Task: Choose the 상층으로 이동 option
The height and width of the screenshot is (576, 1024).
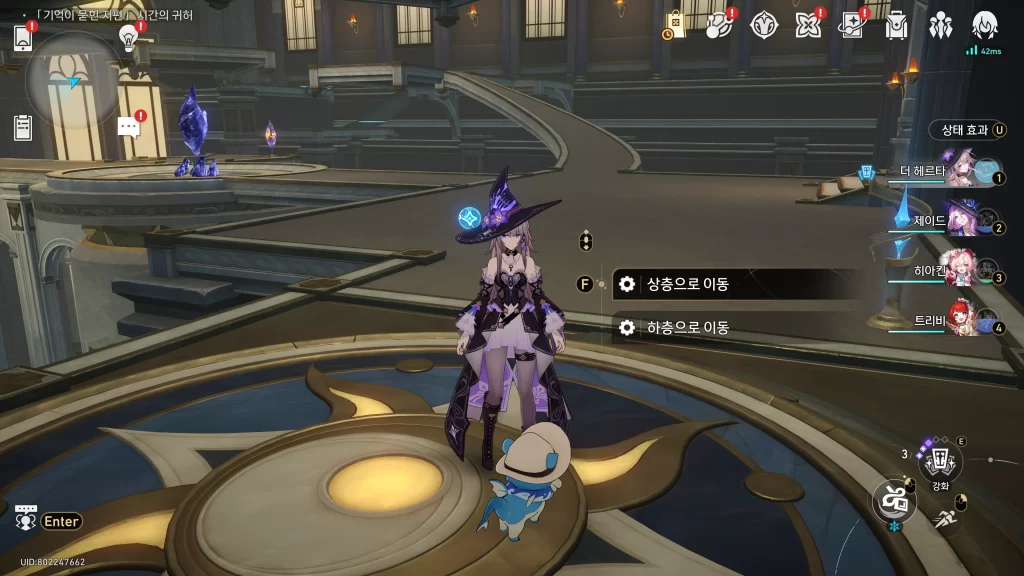Action: (735, 284)
